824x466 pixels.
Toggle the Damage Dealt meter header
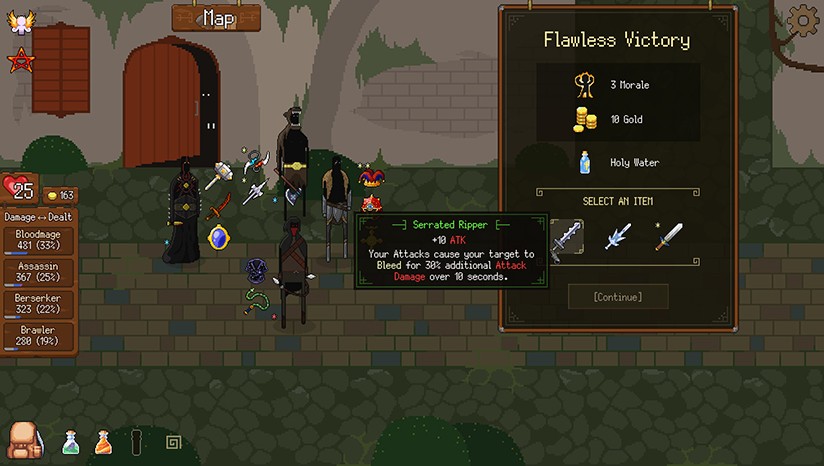[x=39, y=216]
